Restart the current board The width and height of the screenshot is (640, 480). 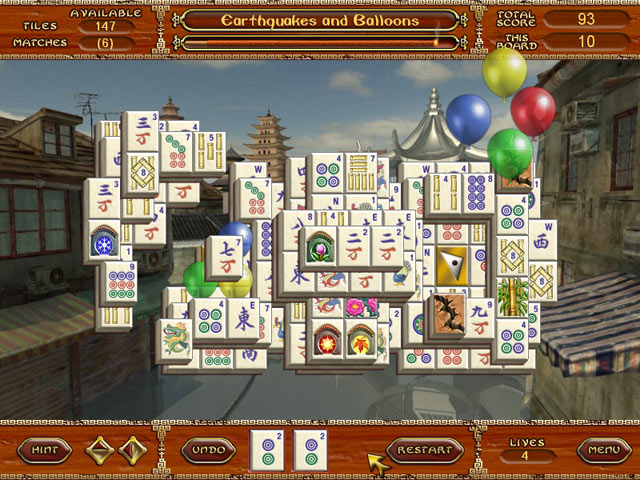426,450
